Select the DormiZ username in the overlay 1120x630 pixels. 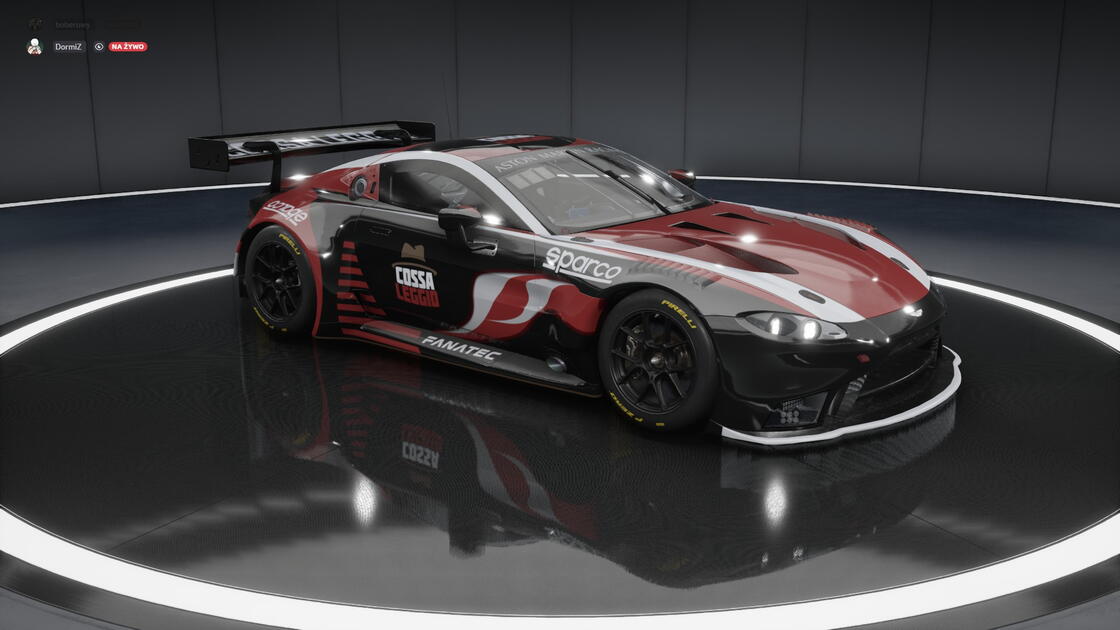68,47
